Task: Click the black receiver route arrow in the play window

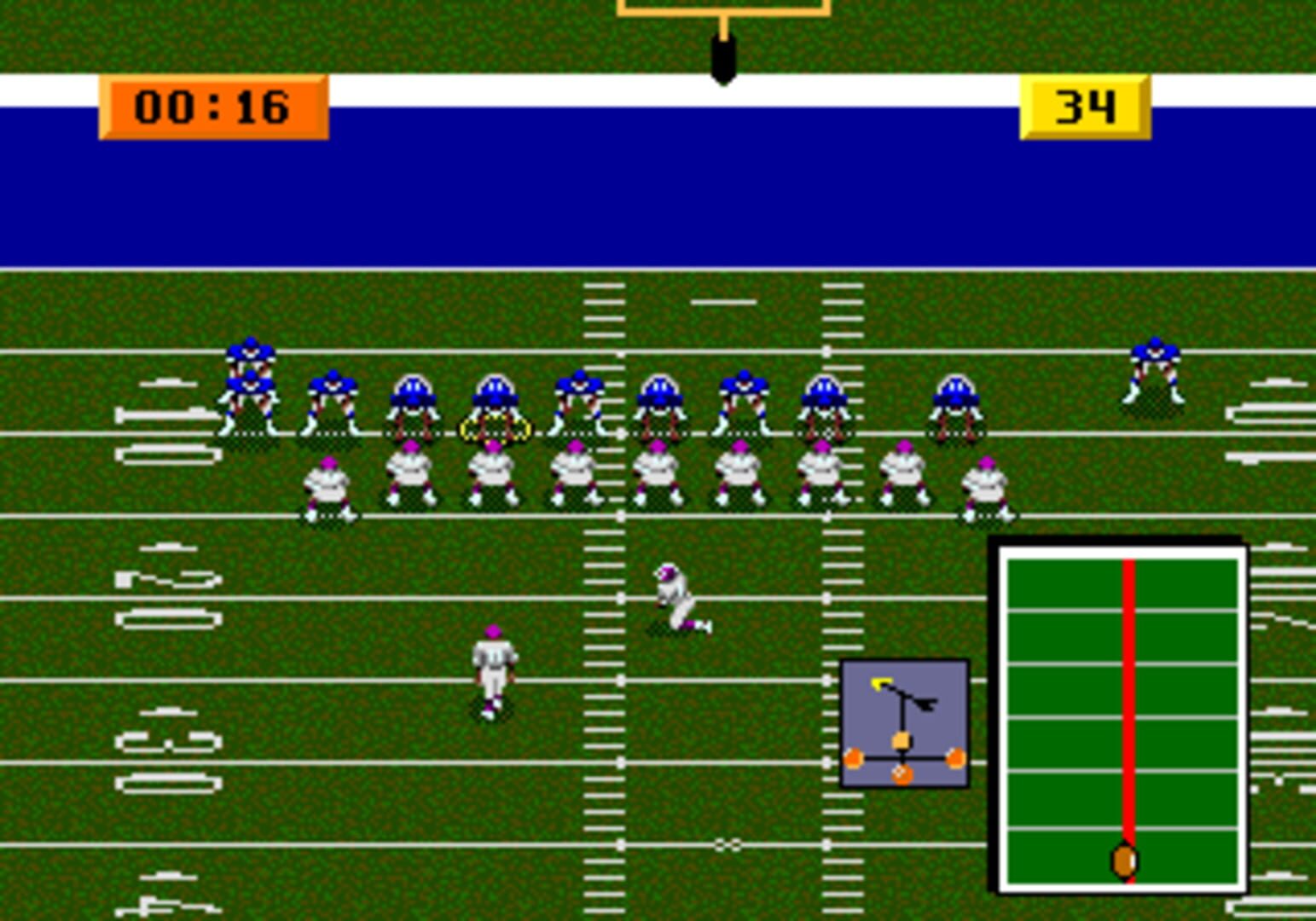Action: pyautogui.click(x=927, y=704)
